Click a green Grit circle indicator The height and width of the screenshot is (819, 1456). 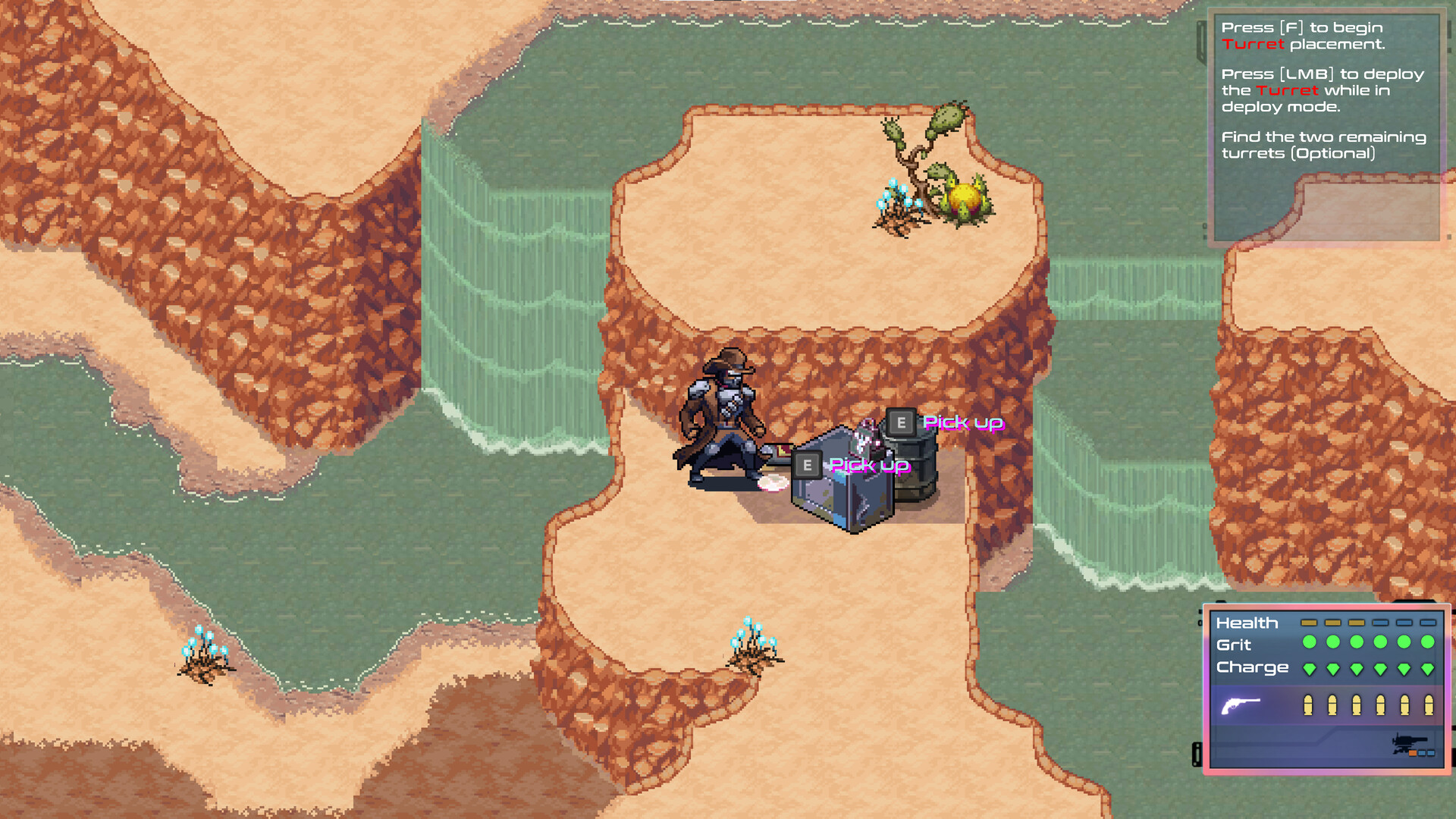[x=1308, y=642]
